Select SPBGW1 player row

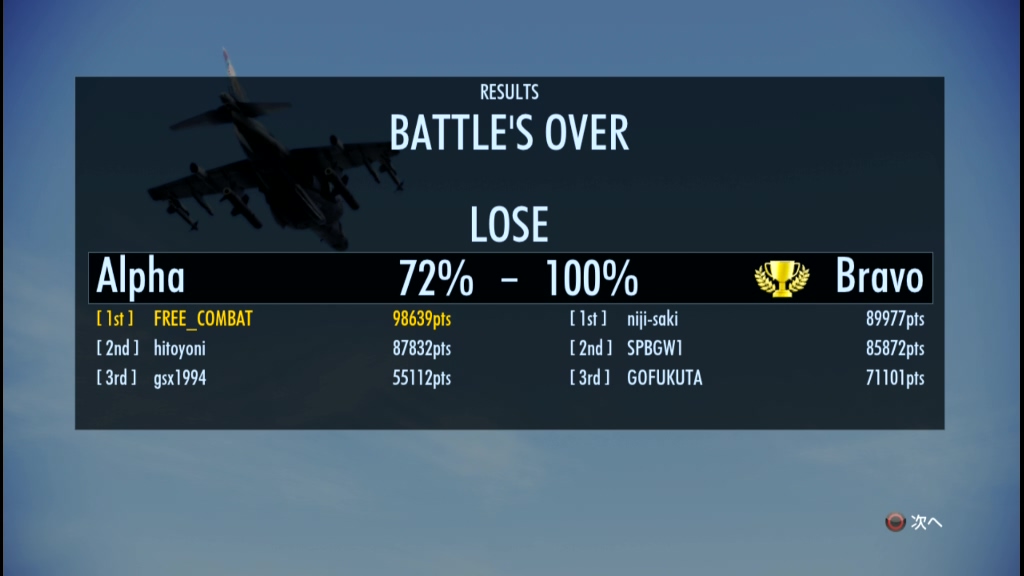[655, 348]
